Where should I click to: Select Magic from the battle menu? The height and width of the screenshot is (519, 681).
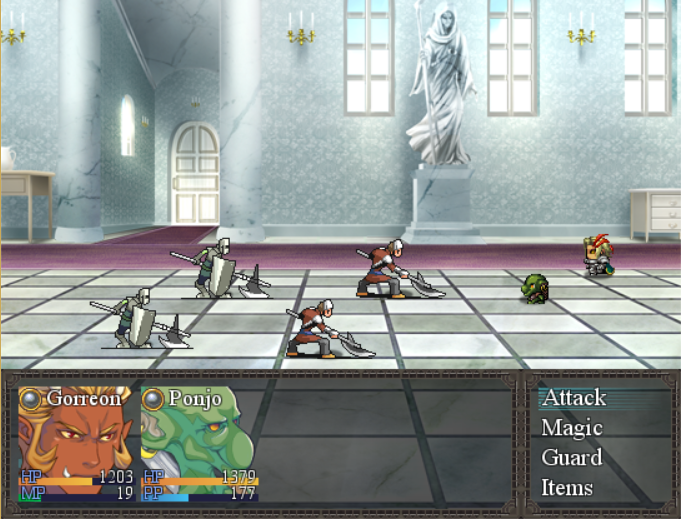(572, 428)
